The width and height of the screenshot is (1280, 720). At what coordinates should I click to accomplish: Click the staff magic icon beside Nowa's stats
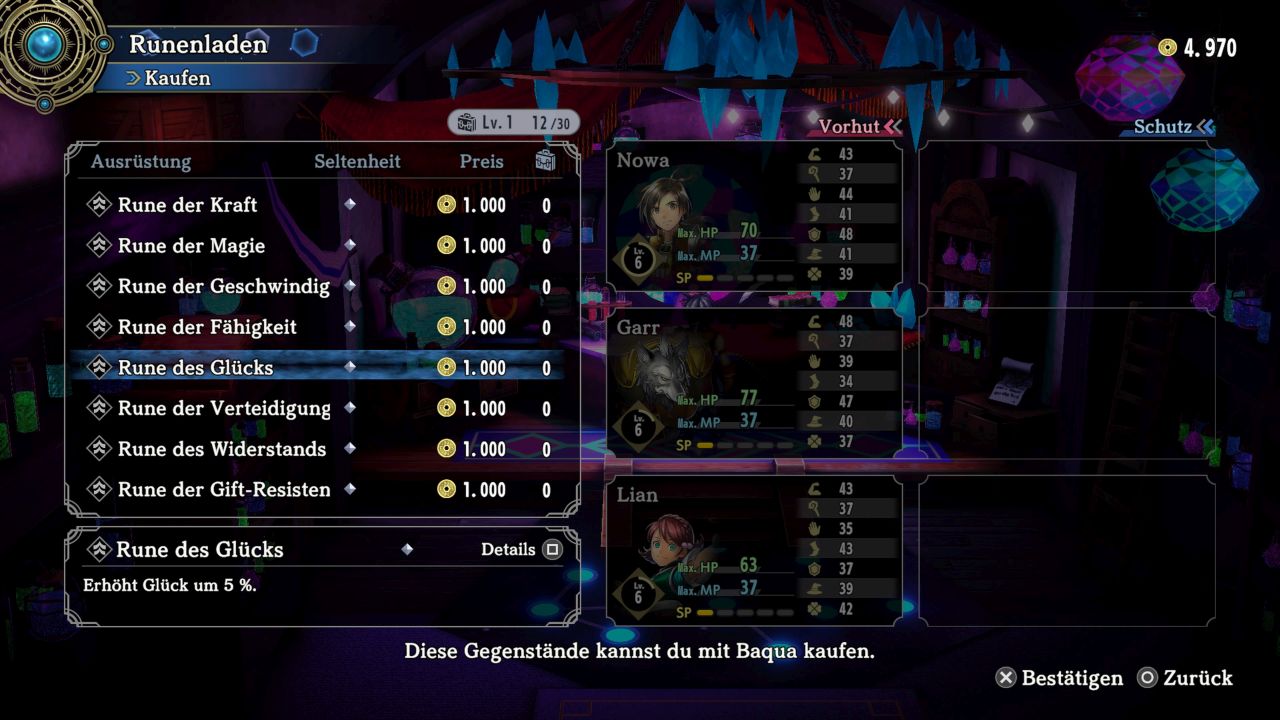(x=813, y=173)
